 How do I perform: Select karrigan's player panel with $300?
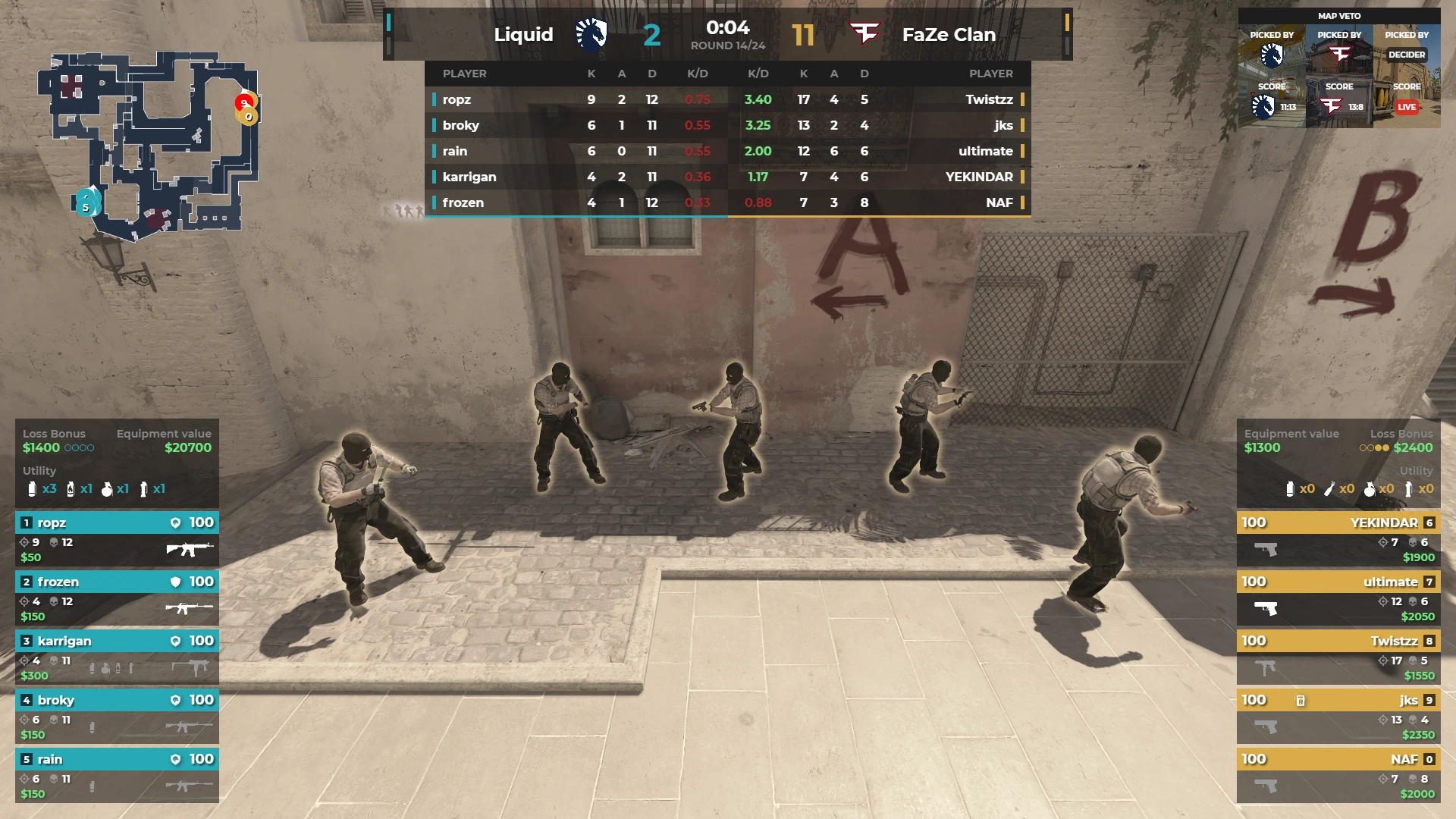point(117,657)
